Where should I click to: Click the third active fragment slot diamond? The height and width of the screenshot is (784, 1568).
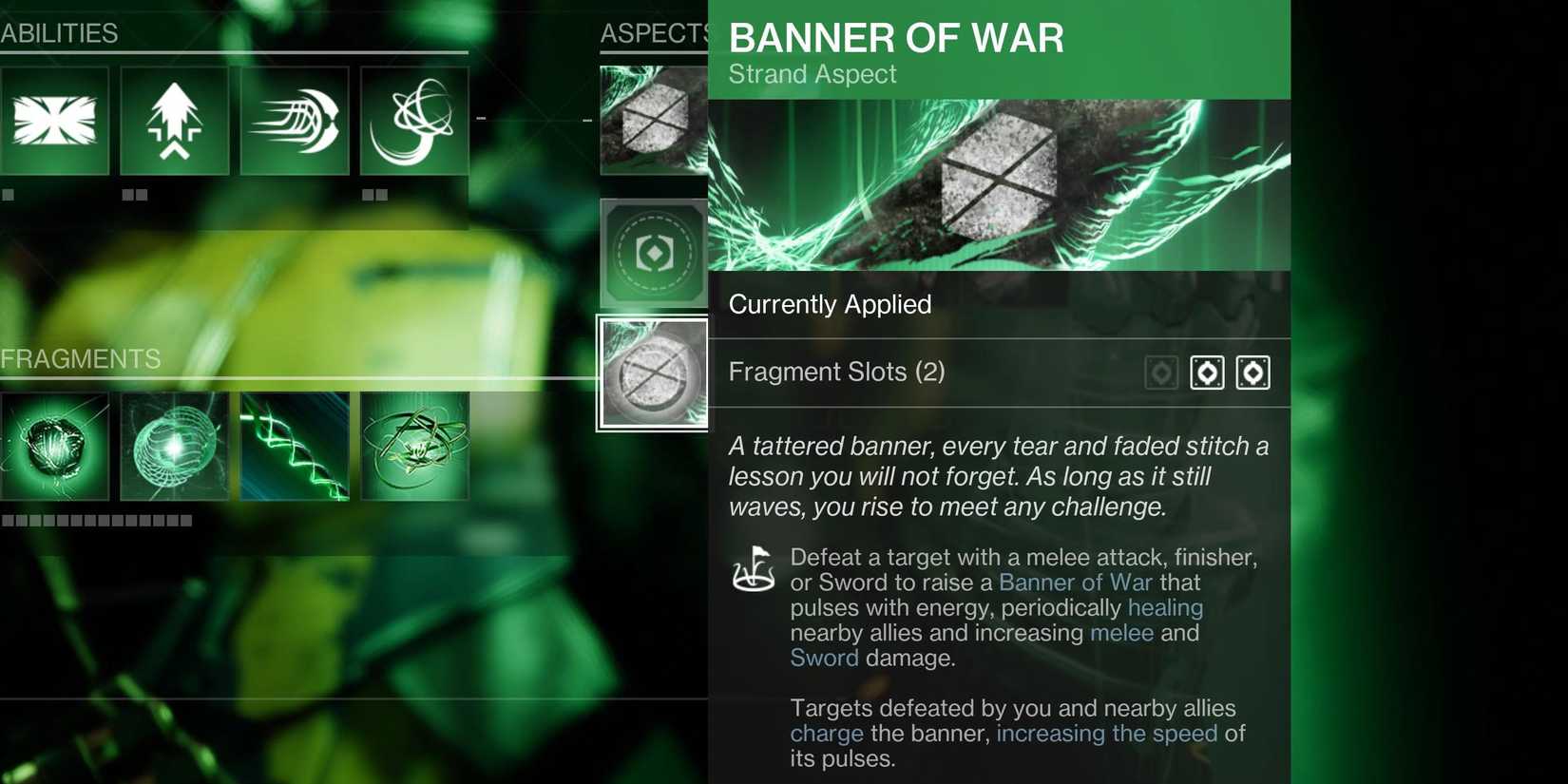[1253, 372]
